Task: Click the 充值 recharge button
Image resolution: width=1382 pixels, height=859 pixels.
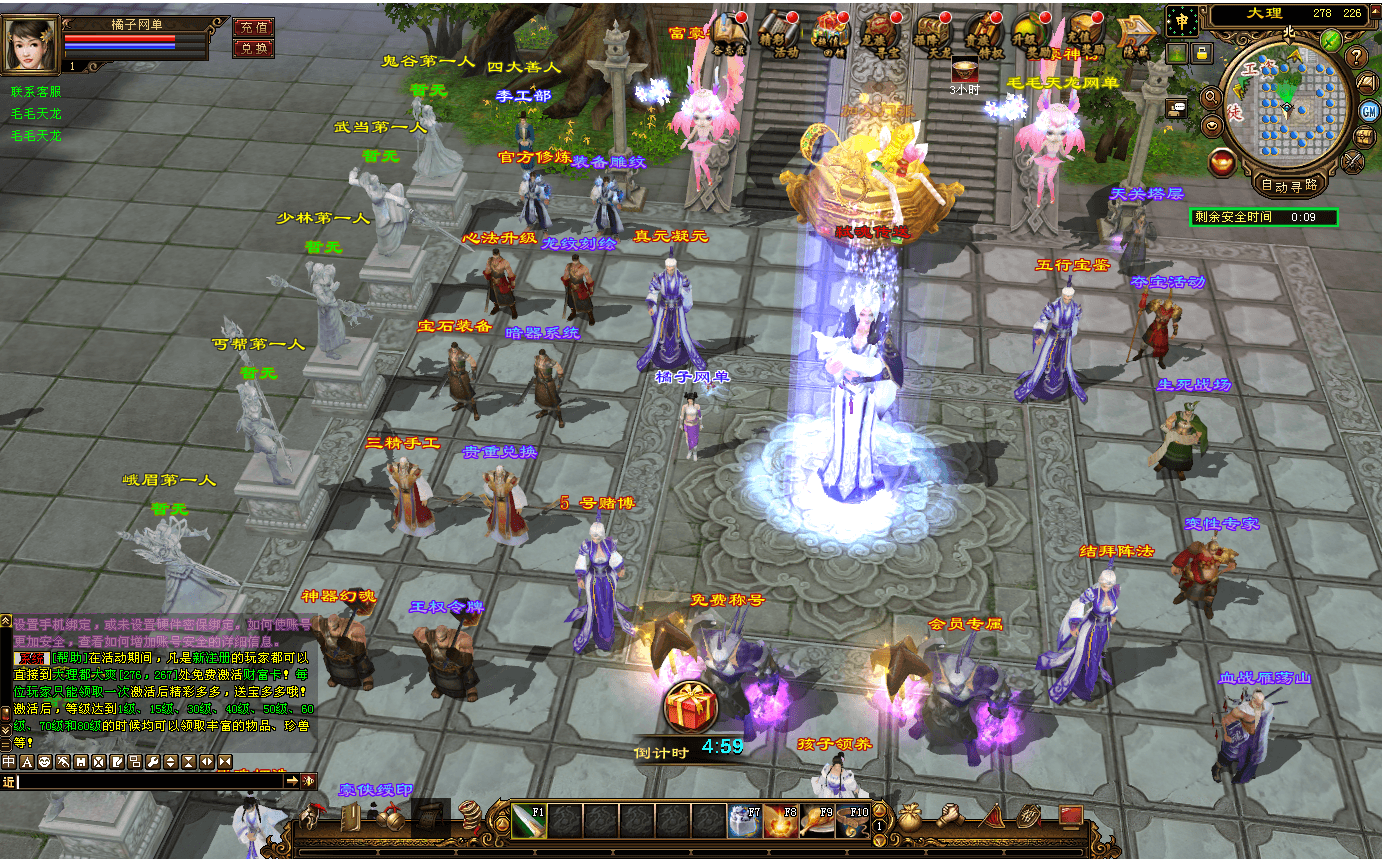Action: click(x=253, y=27)
